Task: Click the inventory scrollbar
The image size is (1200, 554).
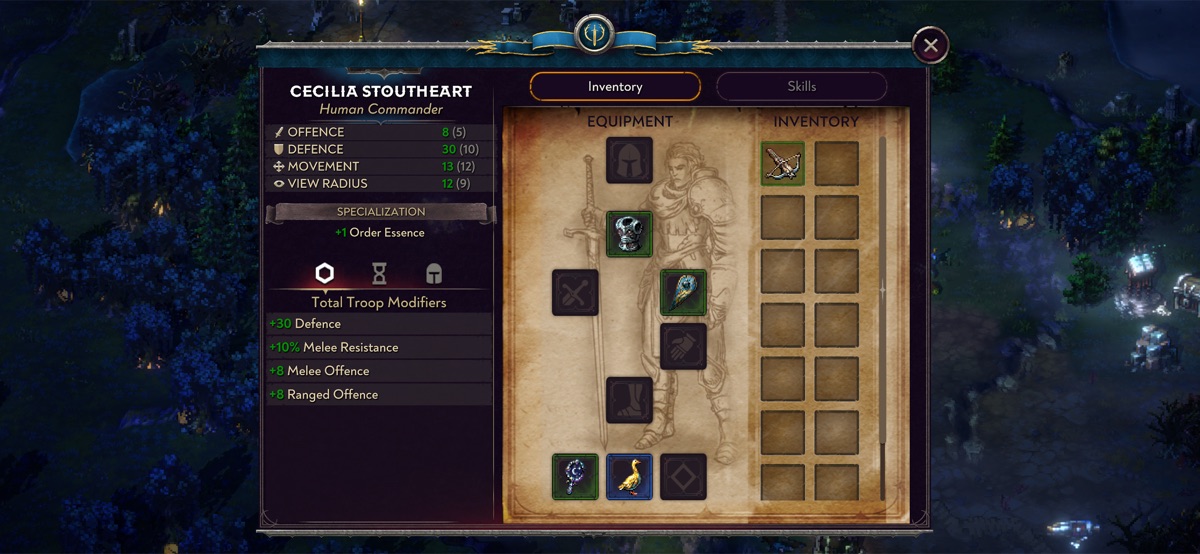Action: click(x=882, y=290)
